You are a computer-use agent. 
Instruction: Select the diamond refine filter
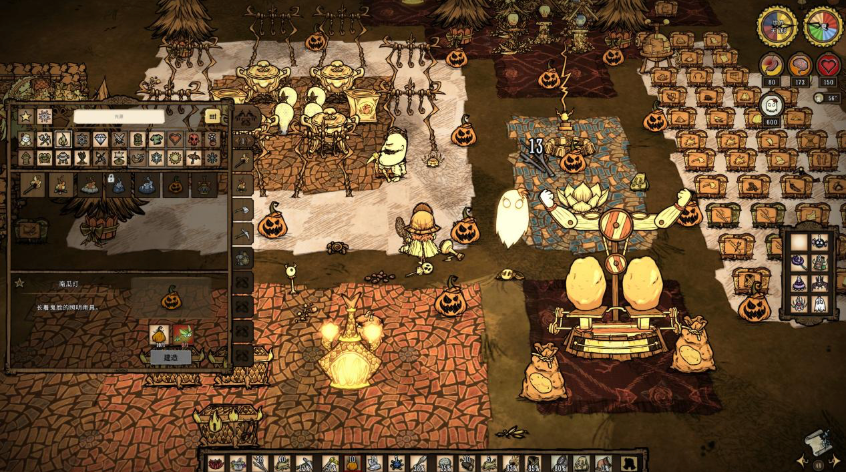(x=100, y=140)
